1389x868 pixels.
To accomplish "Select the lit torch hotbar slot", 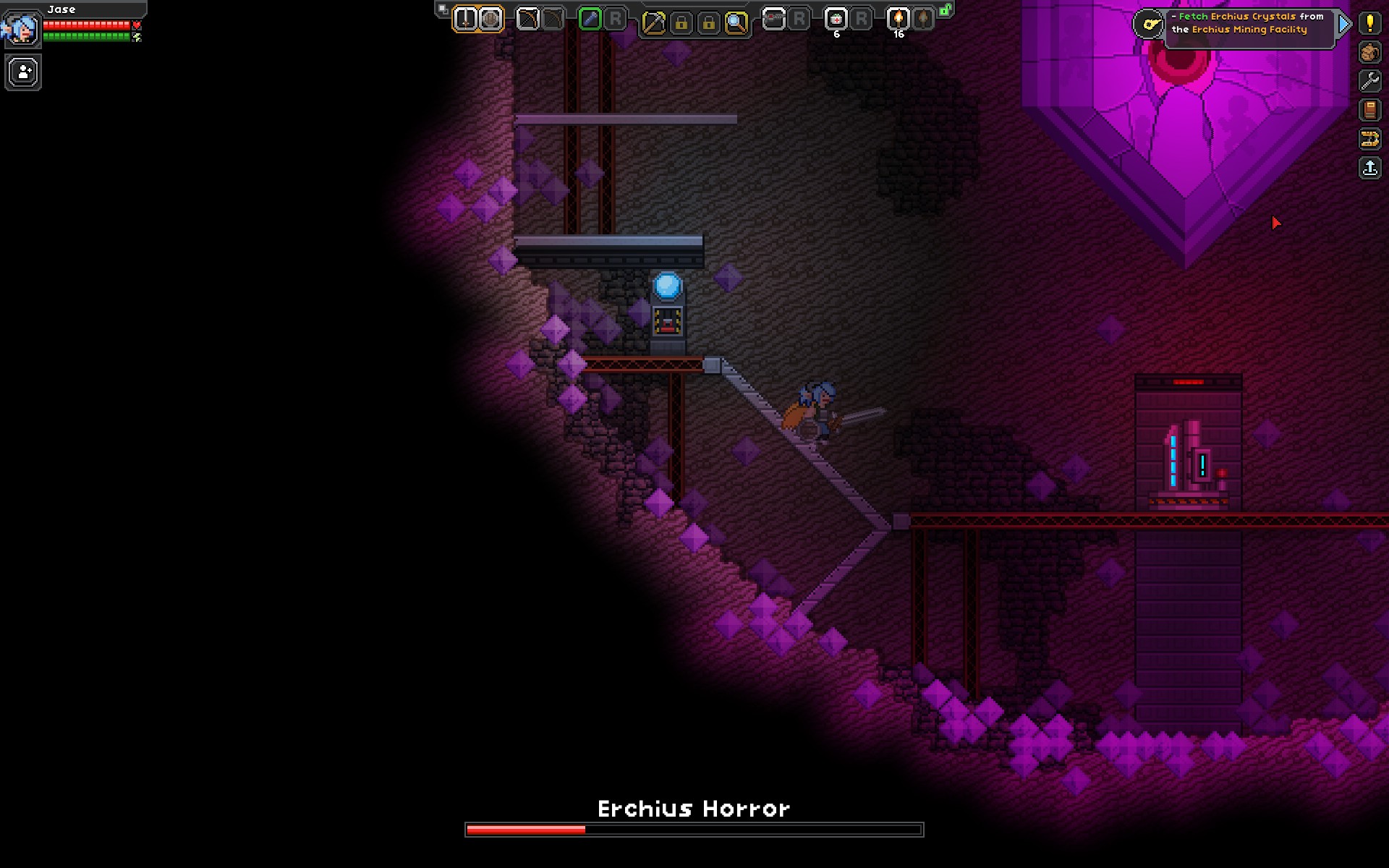I will (x=899, y=20).
